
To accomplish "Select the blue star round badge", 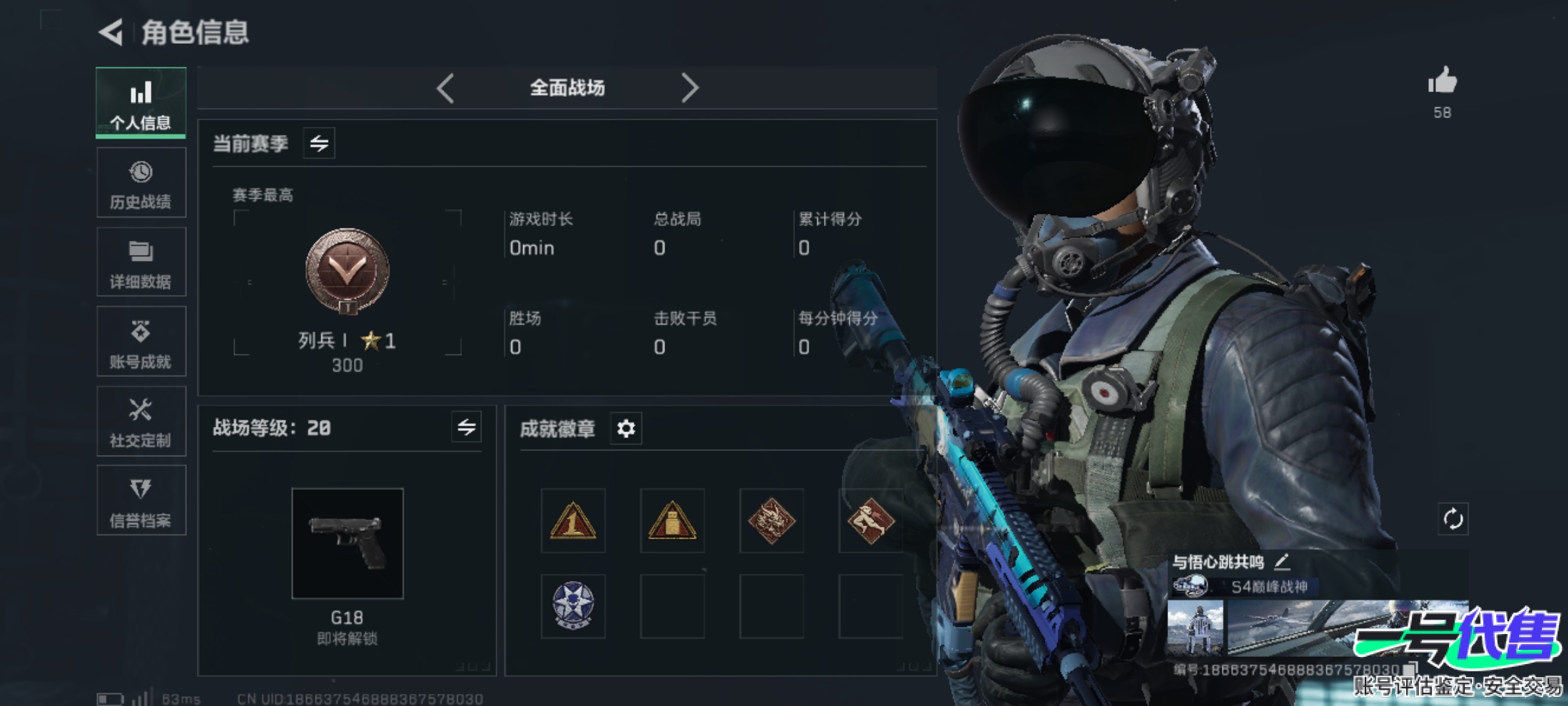I will [573, 606].
